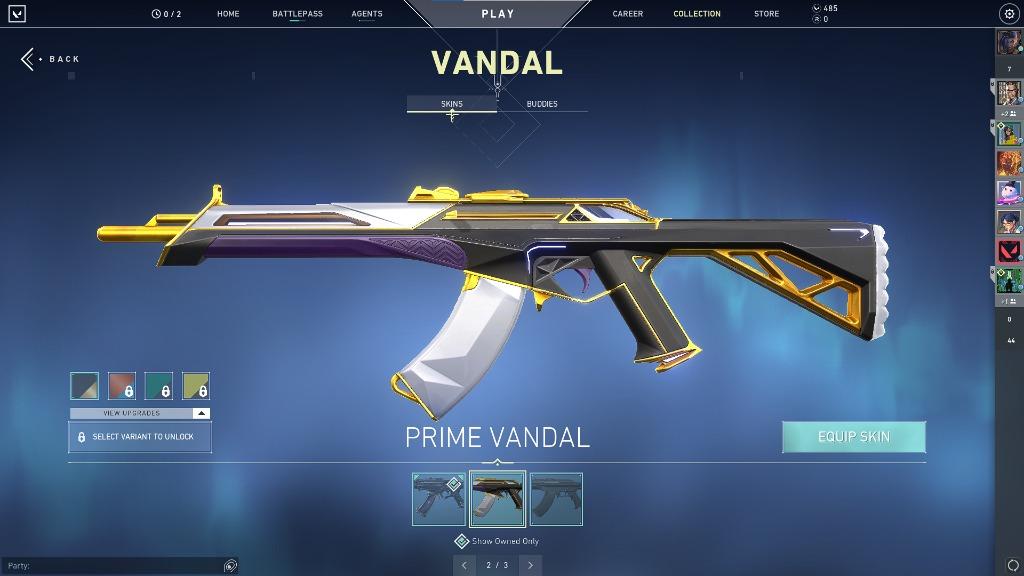Open the Store page

766,14
